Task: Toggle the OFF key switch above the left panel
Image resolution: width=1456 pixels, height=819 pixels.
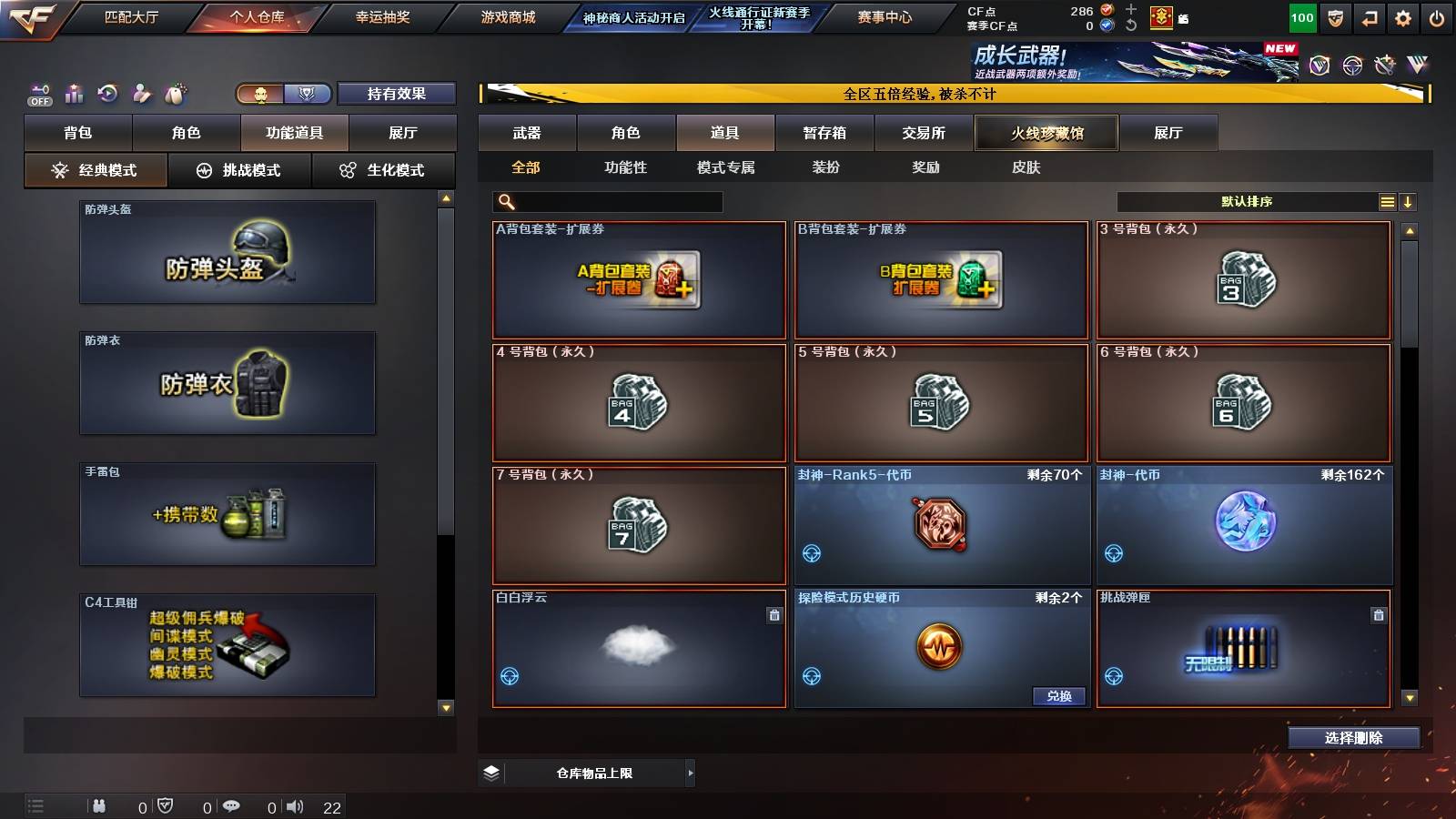Action: 38,93
